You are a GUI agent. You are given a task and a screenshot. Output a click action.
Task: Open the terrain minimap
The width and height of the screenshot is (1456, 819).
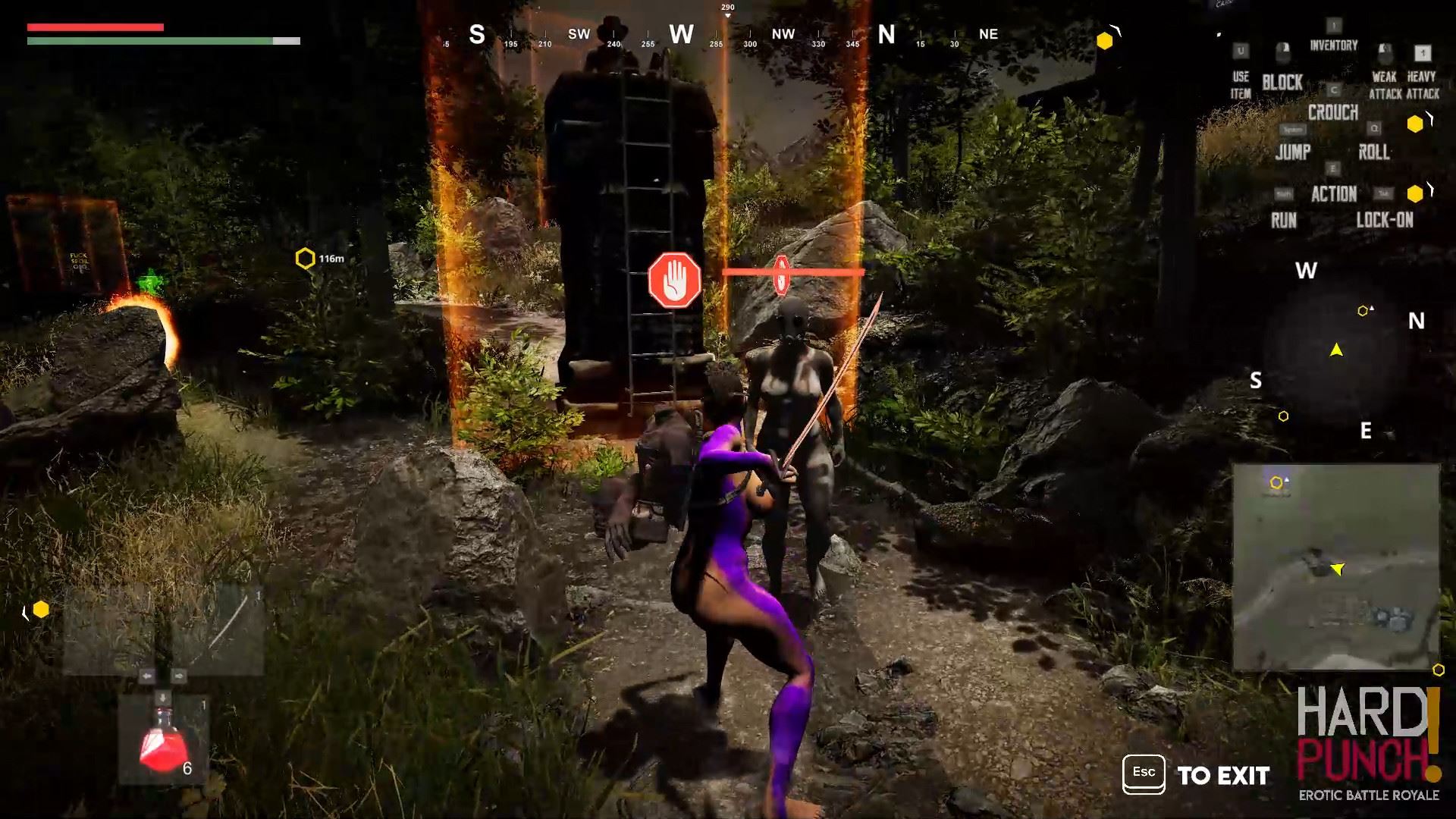coord(1335,567)
